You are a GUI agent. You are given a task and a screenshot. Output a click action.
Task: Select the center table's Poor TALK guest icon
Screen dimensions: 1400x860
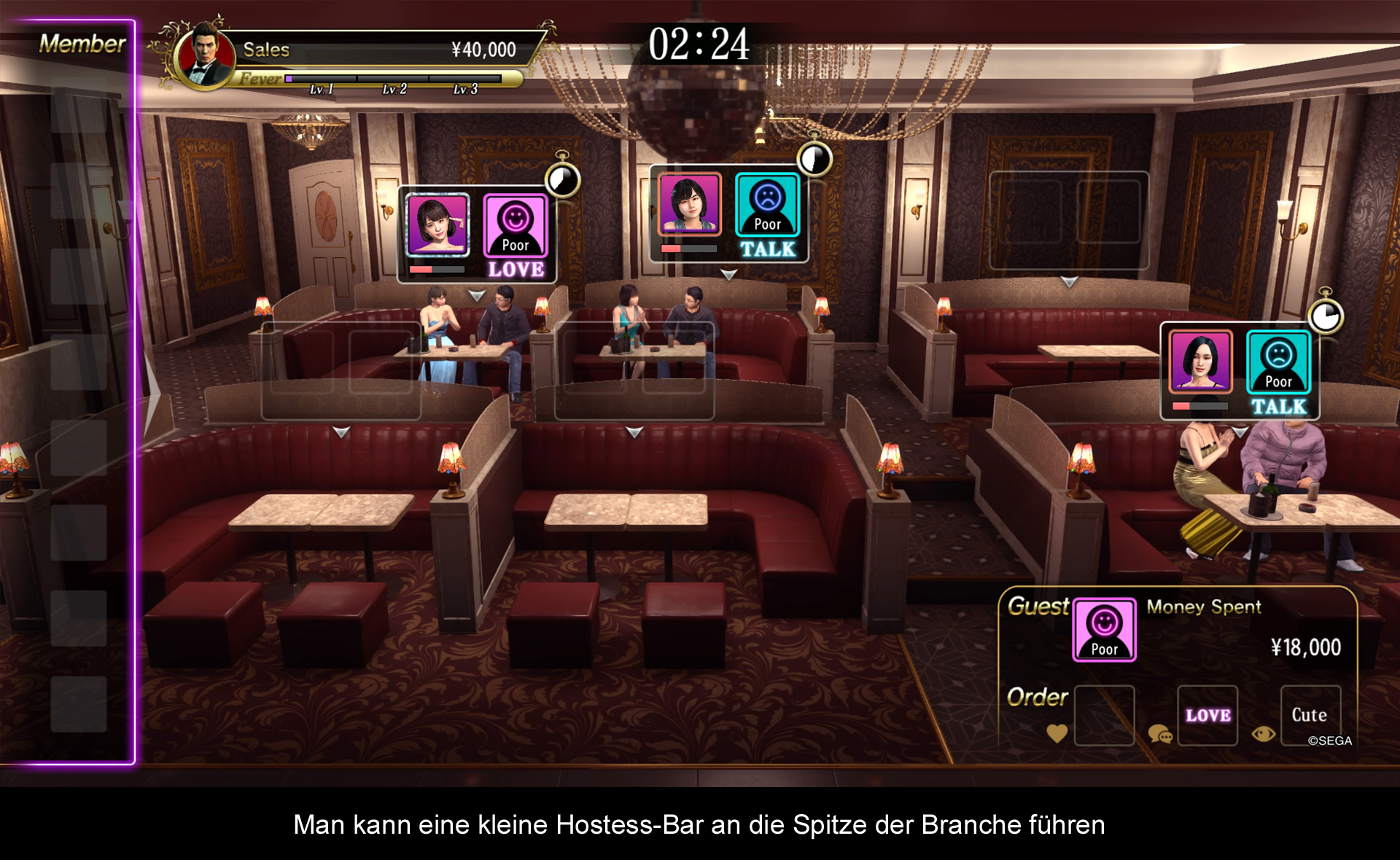coord(767,205)
